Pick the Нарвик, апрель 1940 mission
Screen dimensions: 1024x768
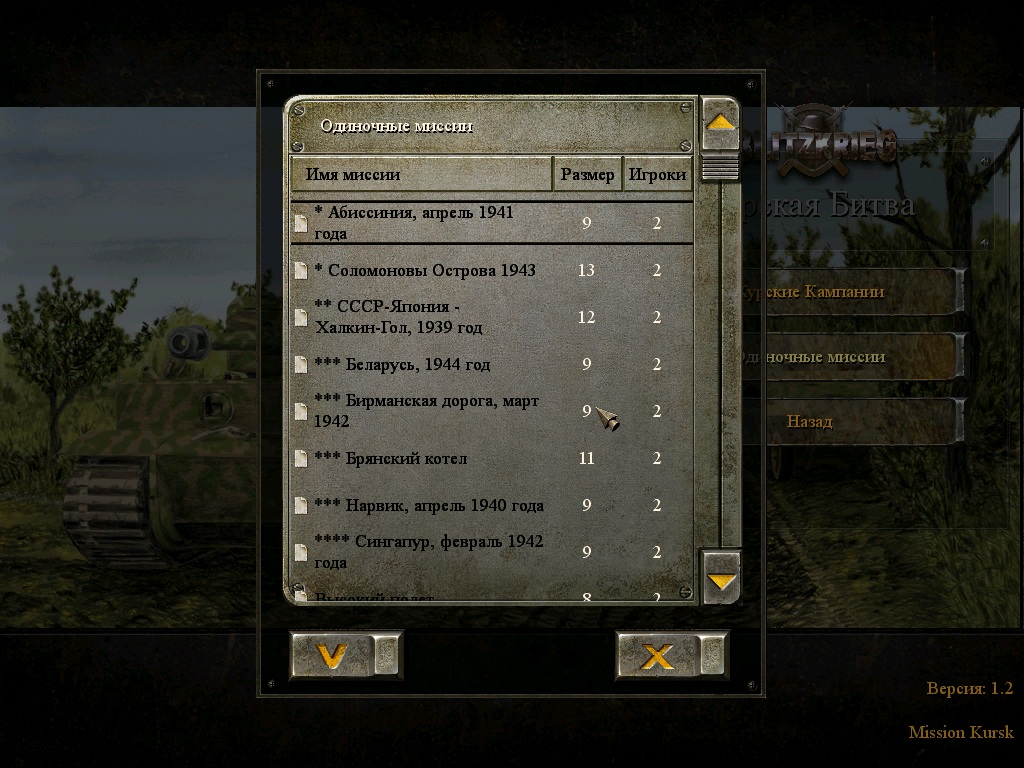click(430, 505)
